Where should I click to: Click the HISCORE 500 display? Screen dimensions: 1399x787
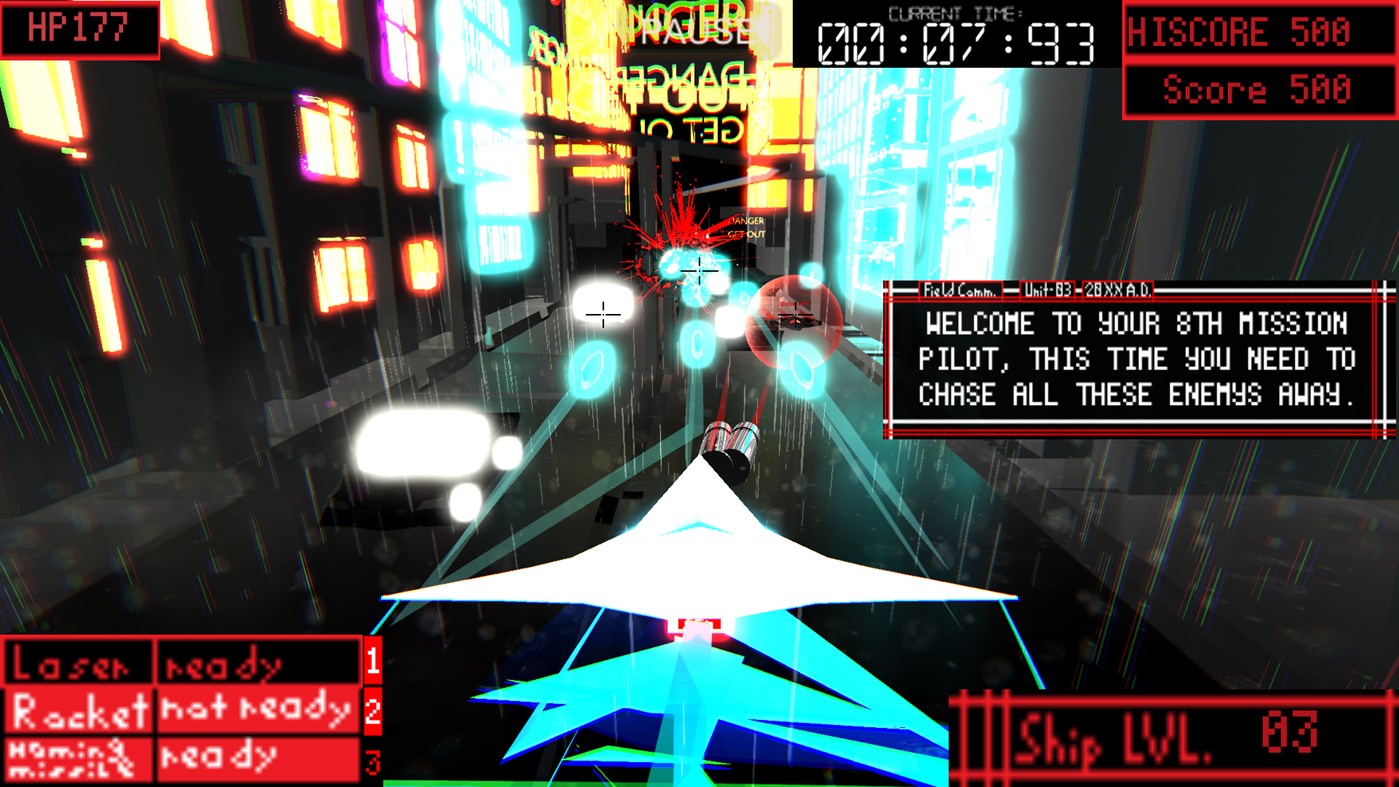[1258, 31]
